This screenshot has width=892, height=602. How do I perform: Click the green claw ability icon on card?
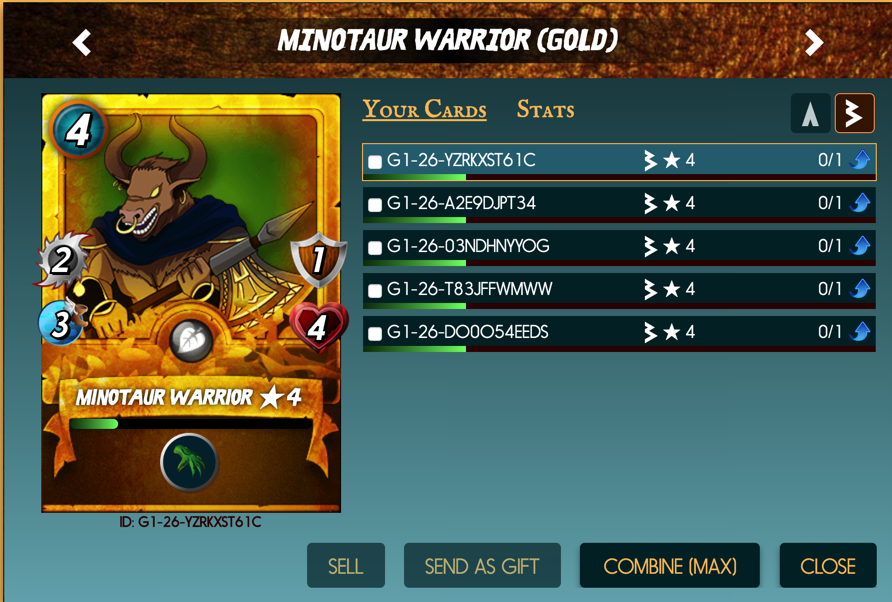(x=189, y=462)
